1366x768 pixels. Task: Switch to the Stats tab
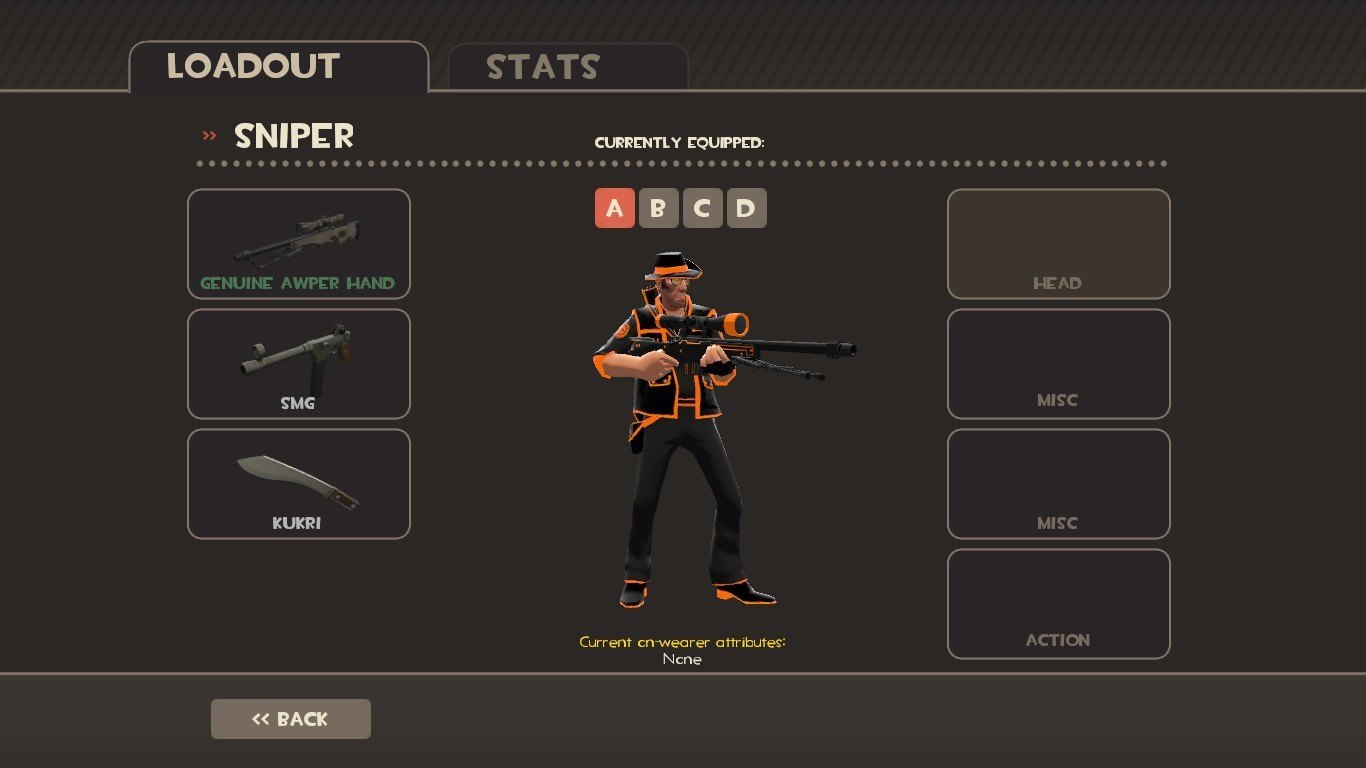click(567, 67)
